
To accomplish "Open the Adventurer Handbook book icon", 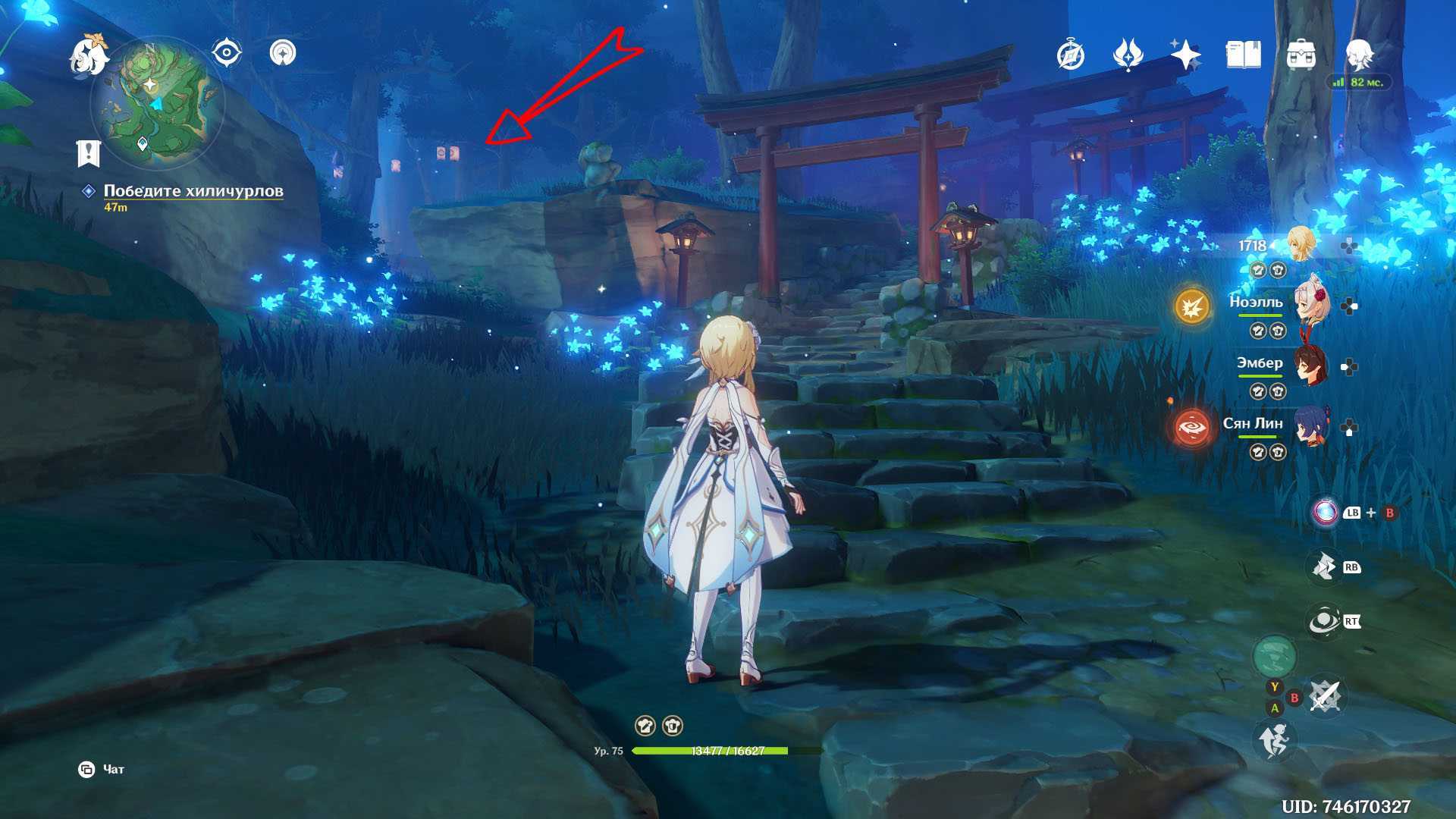I will [x=1243, y=55].
